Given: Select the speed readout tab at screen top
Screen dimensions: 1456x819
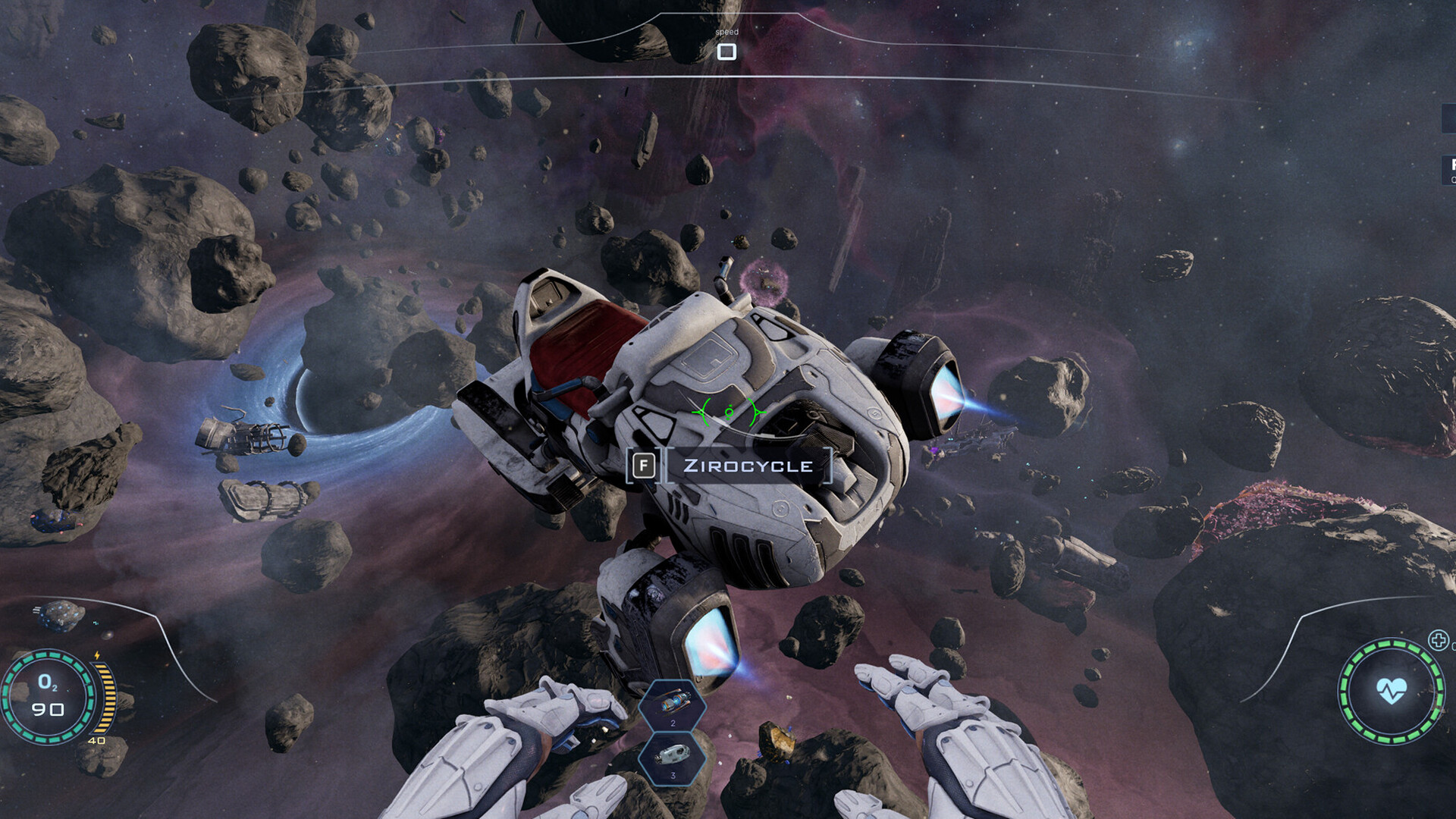Looking at the screenshot, I should tap(726, 33).
